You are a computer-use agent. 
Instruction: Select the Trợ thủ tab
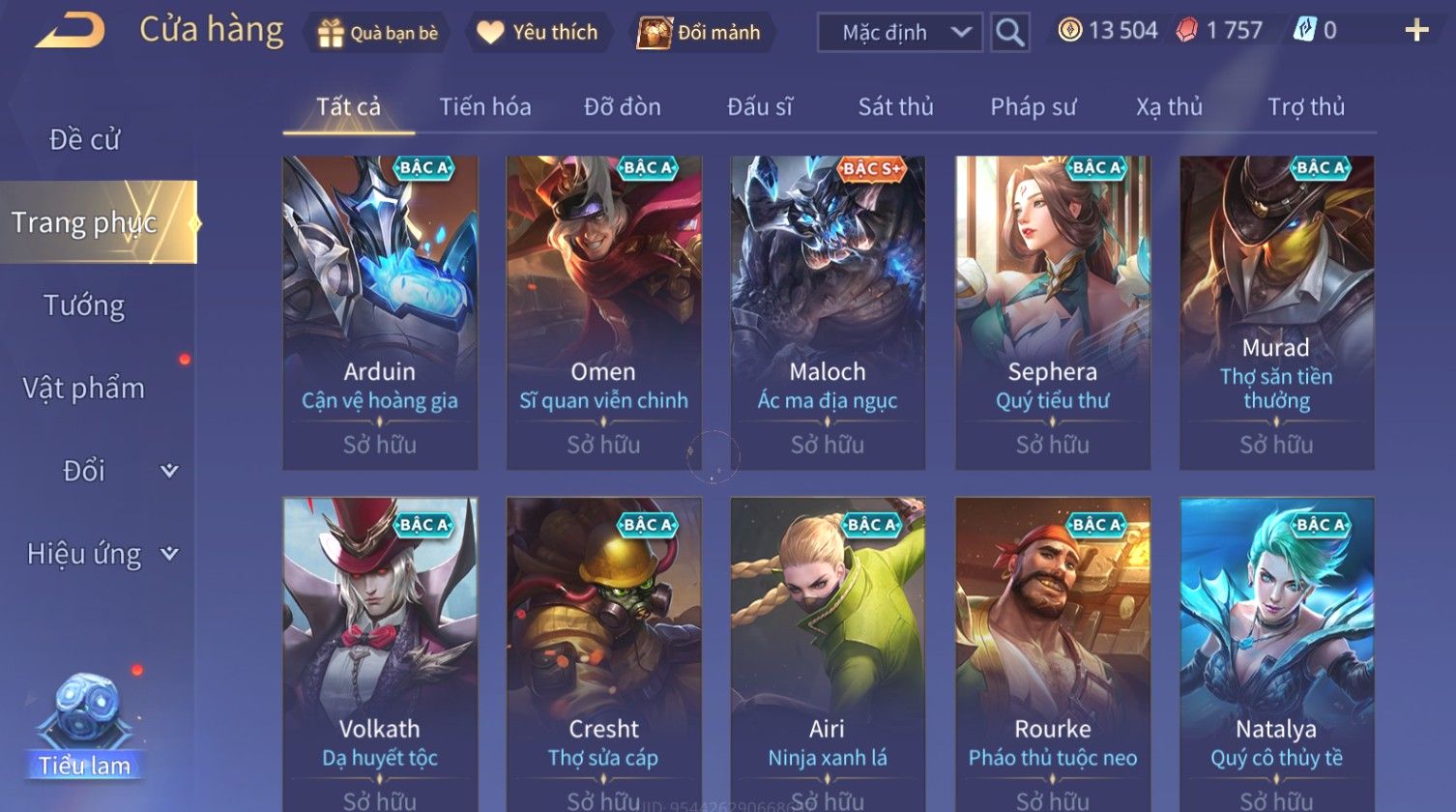(1306, 107)
